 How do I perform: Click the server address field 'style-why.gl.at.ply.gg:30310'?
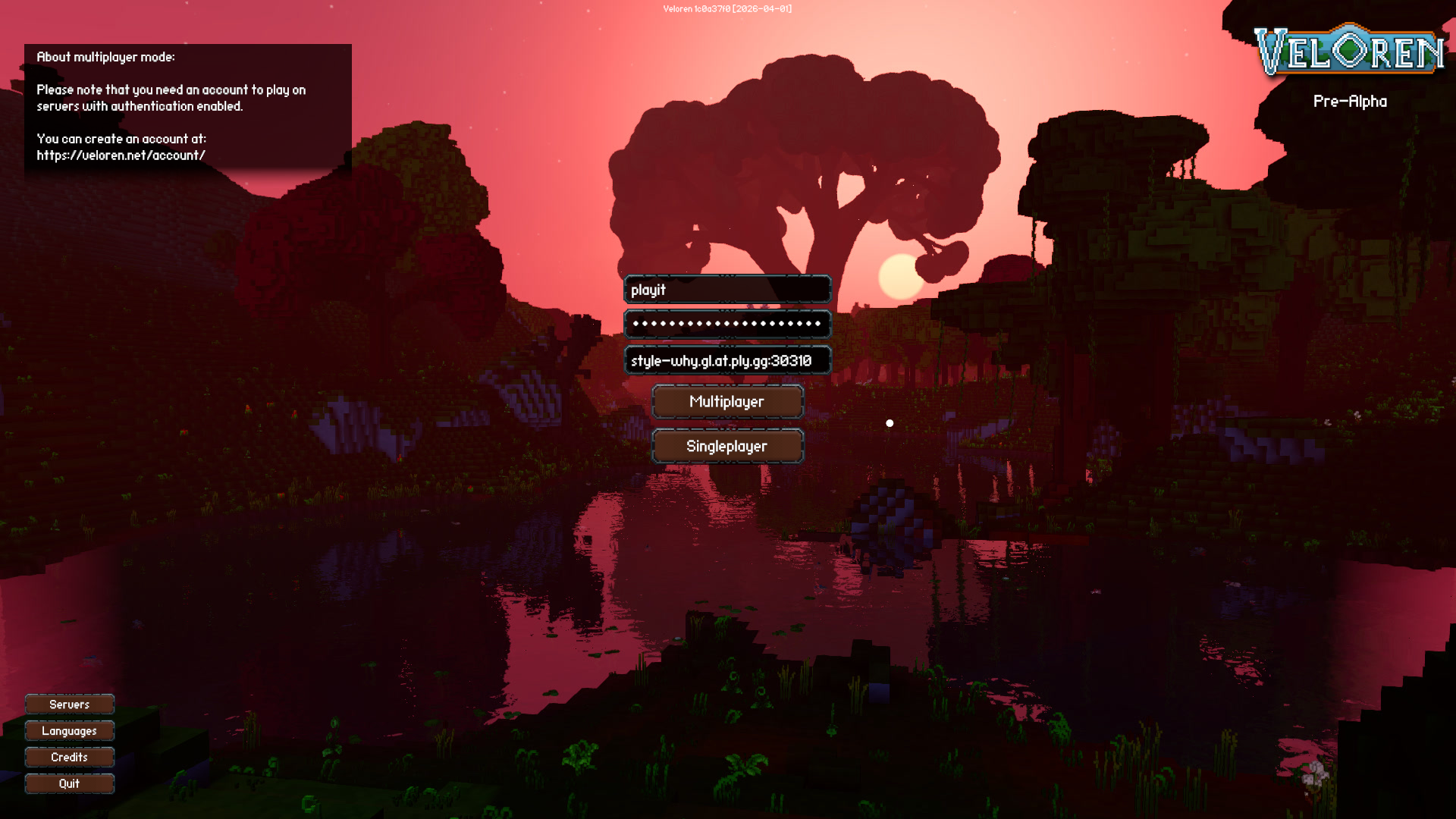[726, 361]
